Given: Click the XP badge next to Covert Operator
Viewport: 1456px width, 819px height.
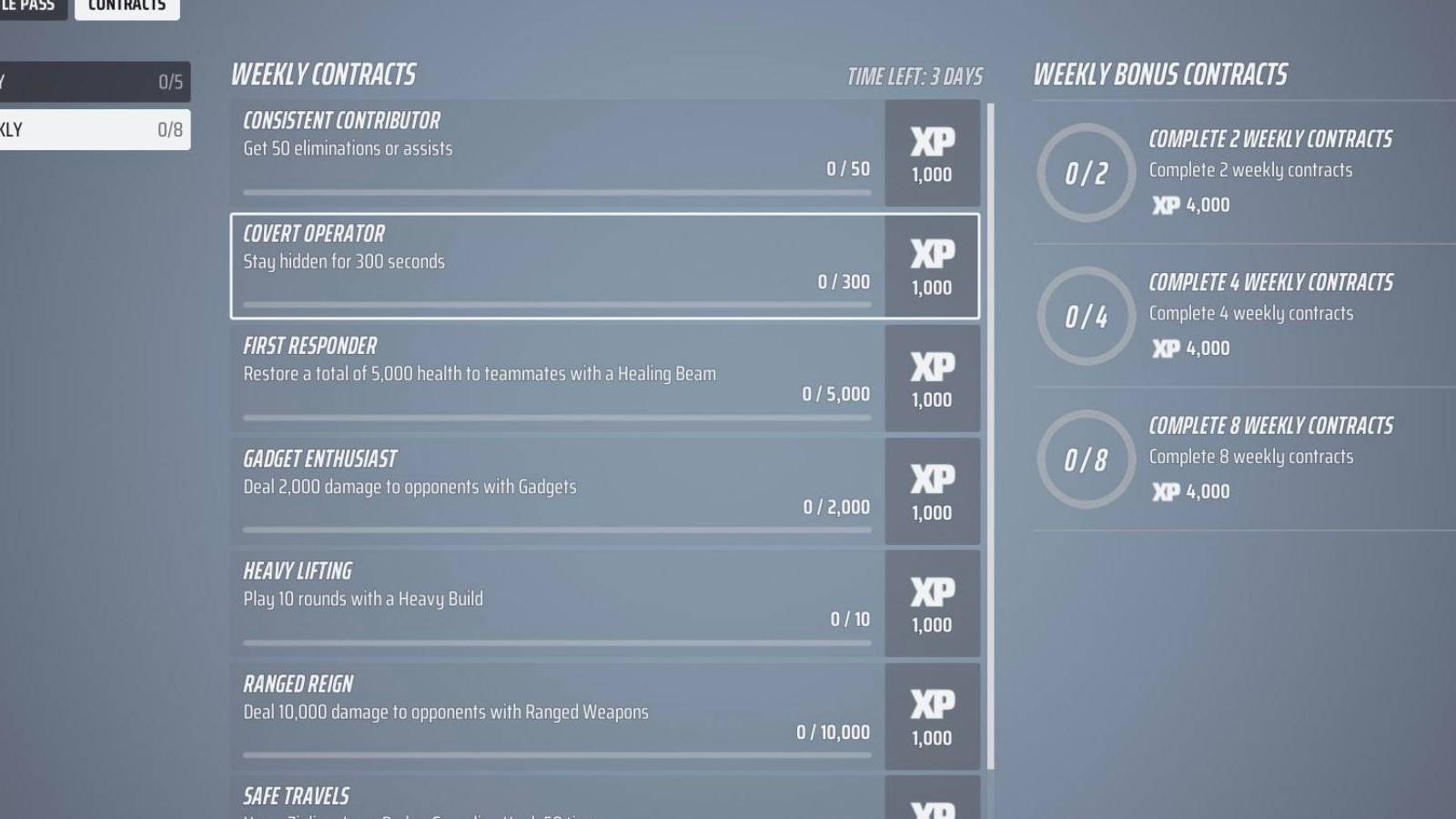Looking at the screenshot, I should (931, 267).
